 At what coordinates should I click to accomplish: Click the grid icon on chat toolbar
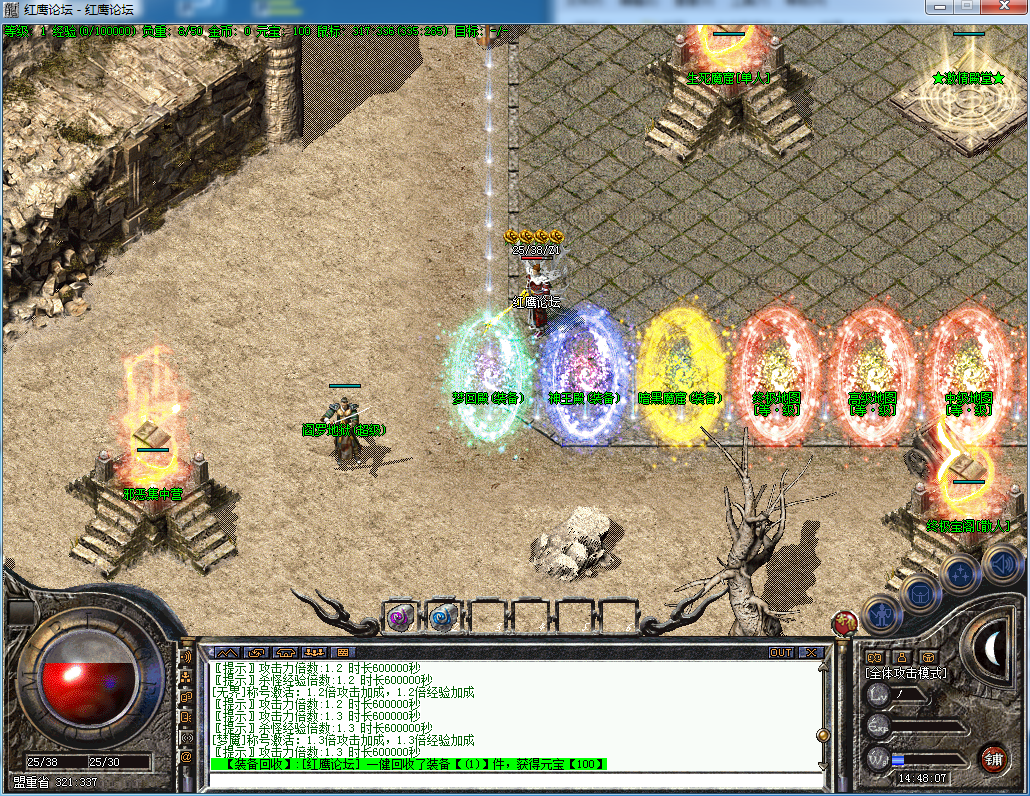point(343,652)
